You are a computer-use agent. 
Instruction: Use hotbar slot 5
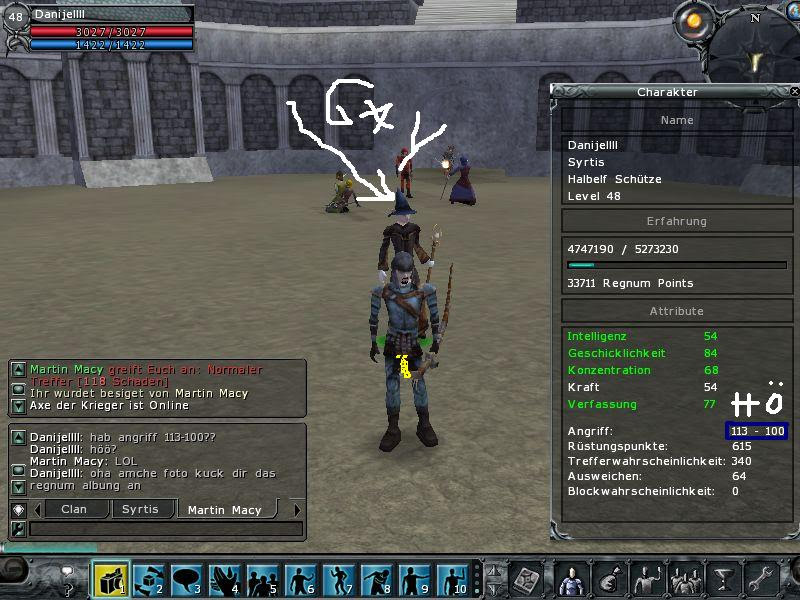tap(263, 579)
